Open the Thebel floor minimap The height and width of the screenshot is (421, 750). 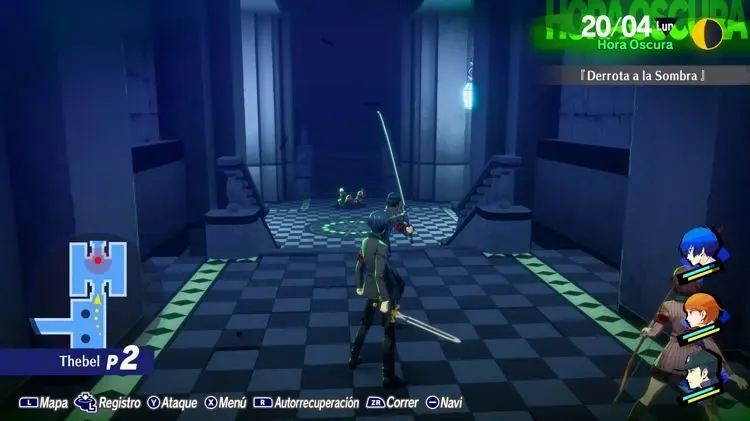pos(85,292)
